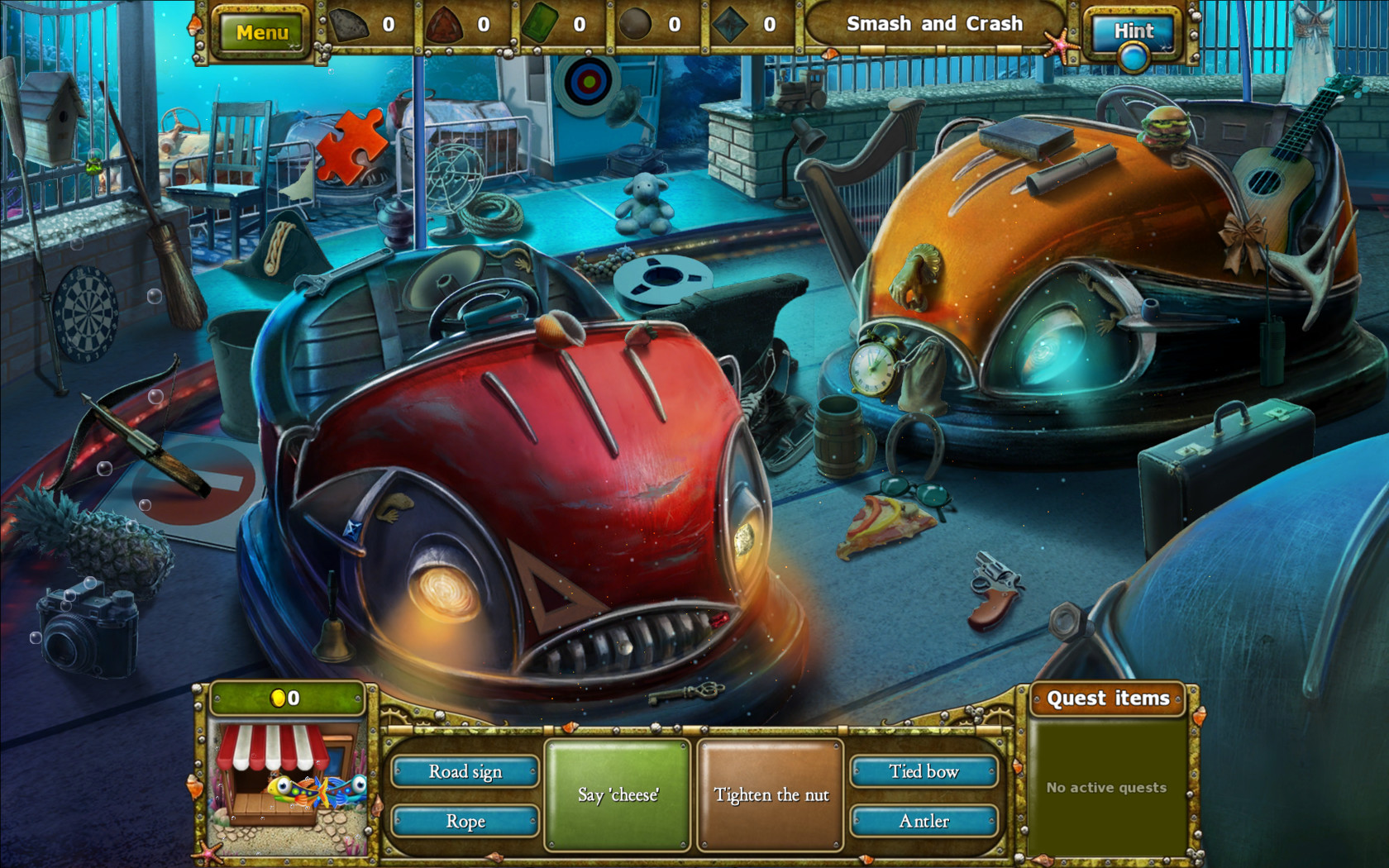This screenshot has width=1389, height=868.
Task: Select 'Road sign' from the item list
Action: (465, 770)
